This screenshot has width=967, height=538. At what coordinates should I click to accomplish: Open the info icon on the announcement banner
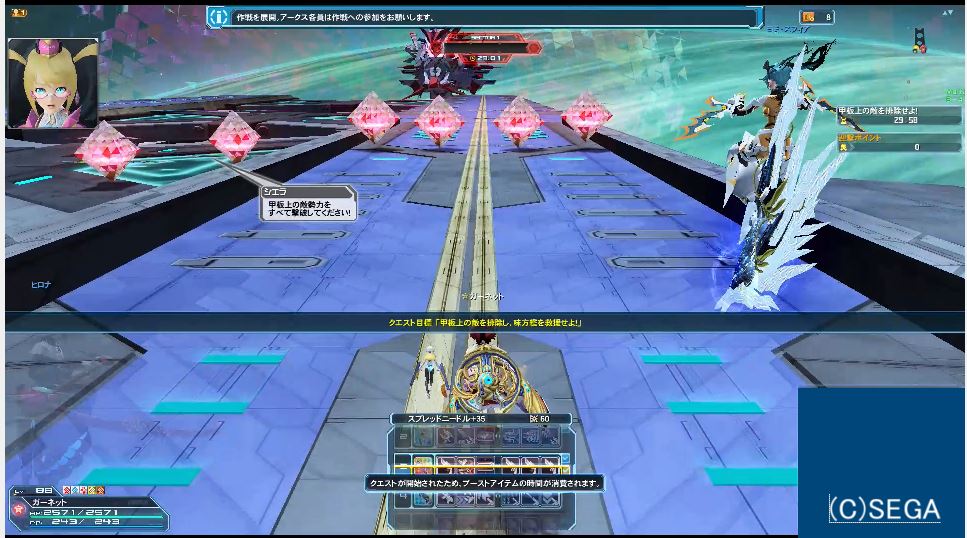click(x=219, y=16)
